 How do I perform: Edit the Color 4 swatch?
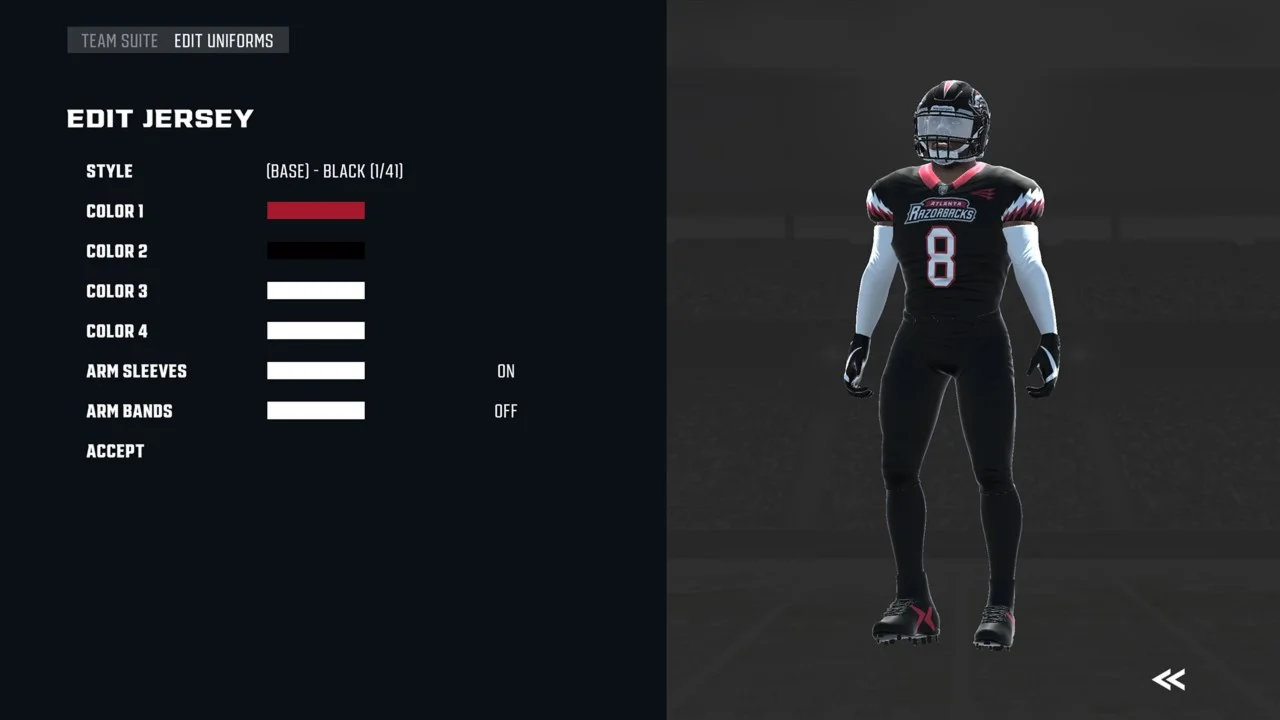[x=316, y=331]
